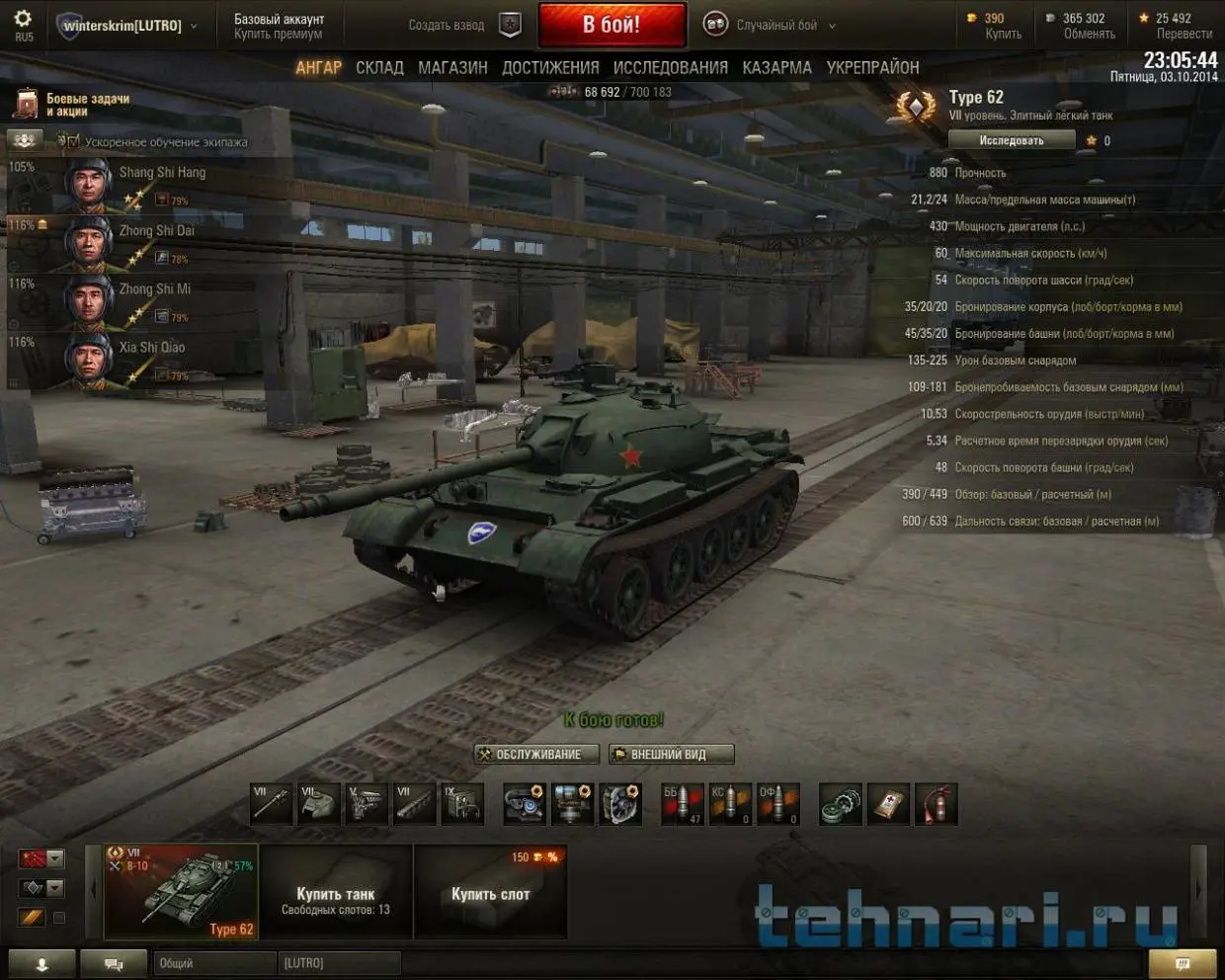Open settings via the gear icon
Screen dimensions: 1225x980
[x=23, y=19]
